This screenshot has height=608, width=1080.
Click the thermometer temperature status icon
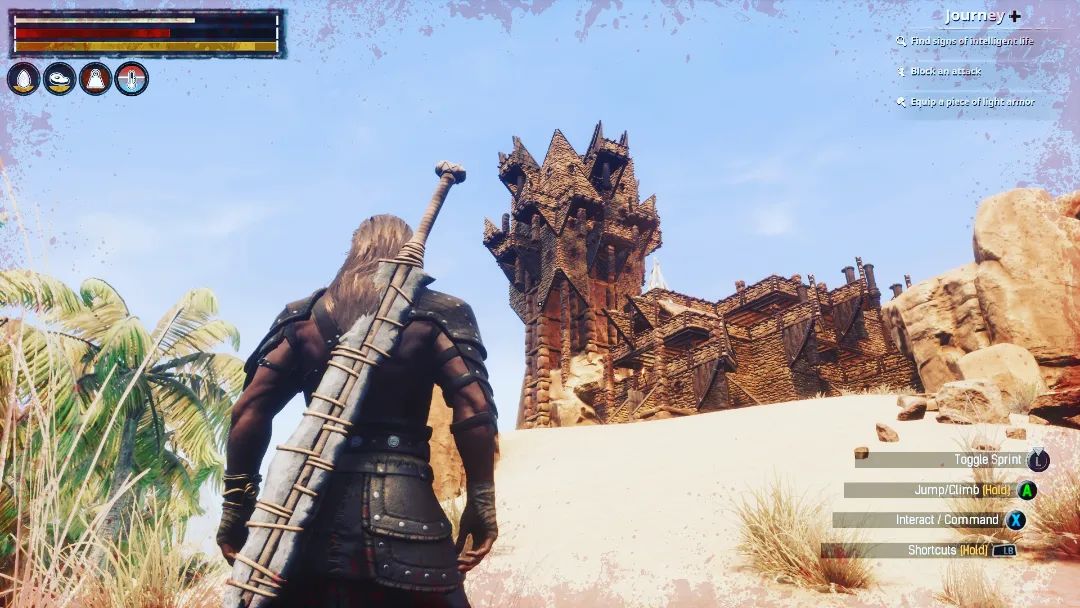click(x=131, y=79)
